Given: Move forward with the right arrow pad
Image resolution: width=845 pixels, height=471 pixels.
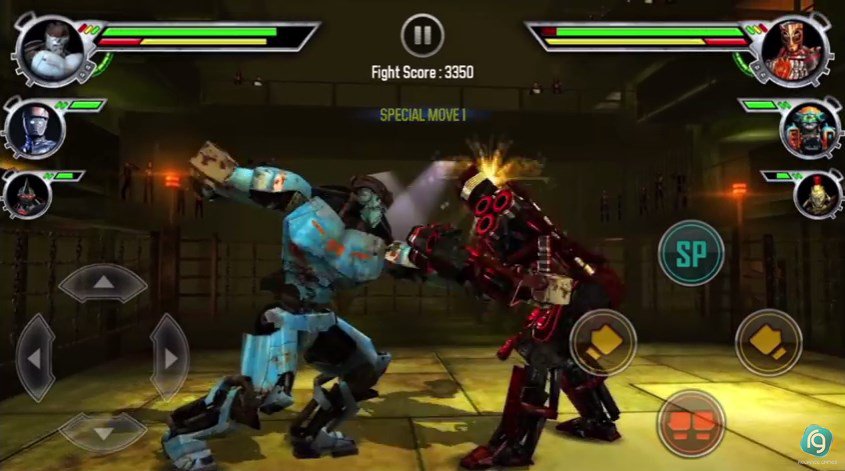Looking at the screenshot, I should pos(168,357).
